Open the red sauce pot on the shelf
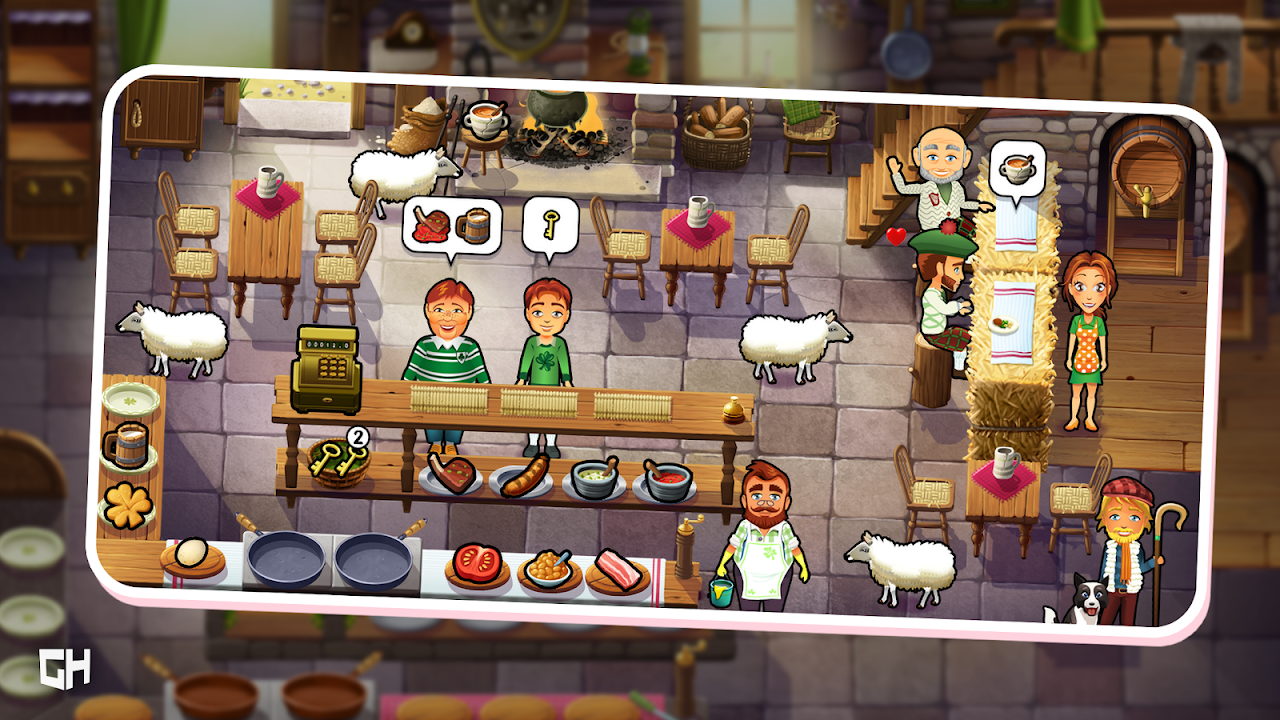Screen dimensions: 1280x720 click(x=666, y=476)
